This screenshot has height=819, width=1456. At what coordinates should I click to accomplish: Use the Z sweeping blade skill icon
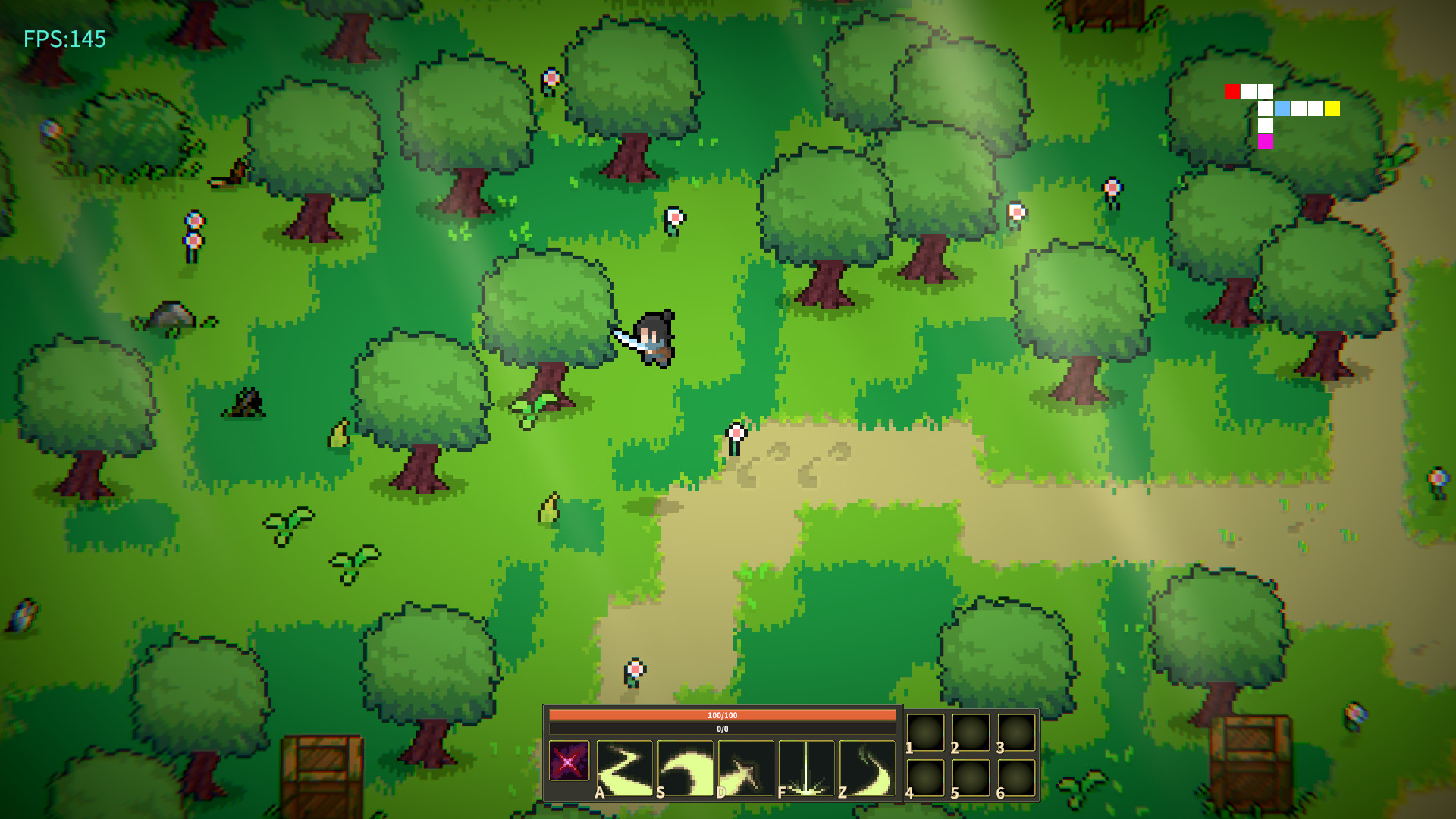pyautogui.click(x=866, y=767)
